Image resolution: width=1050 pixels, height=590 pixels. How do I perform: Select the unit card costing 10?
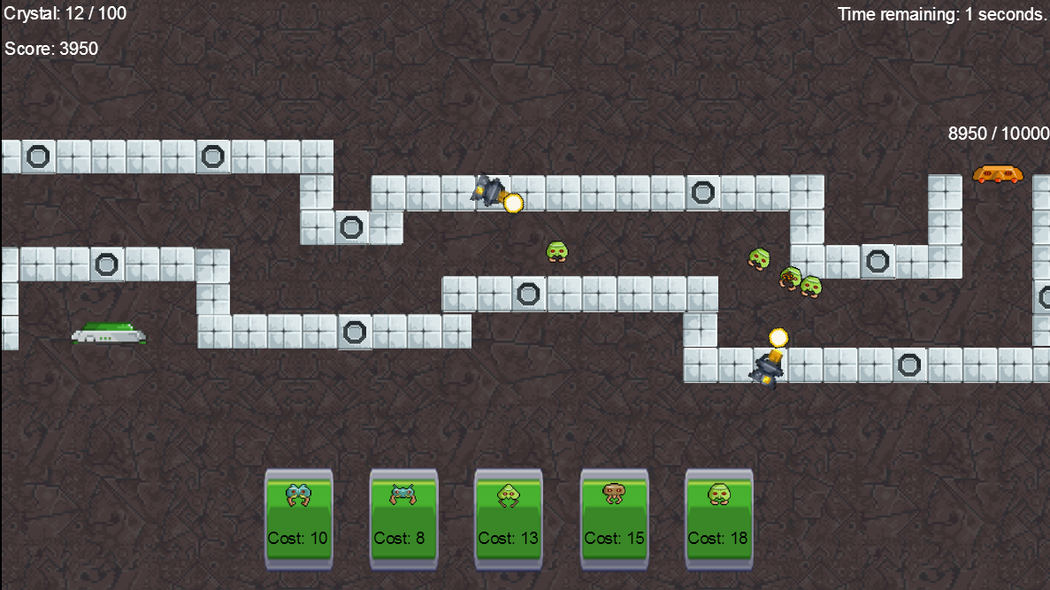pos(298,518)
